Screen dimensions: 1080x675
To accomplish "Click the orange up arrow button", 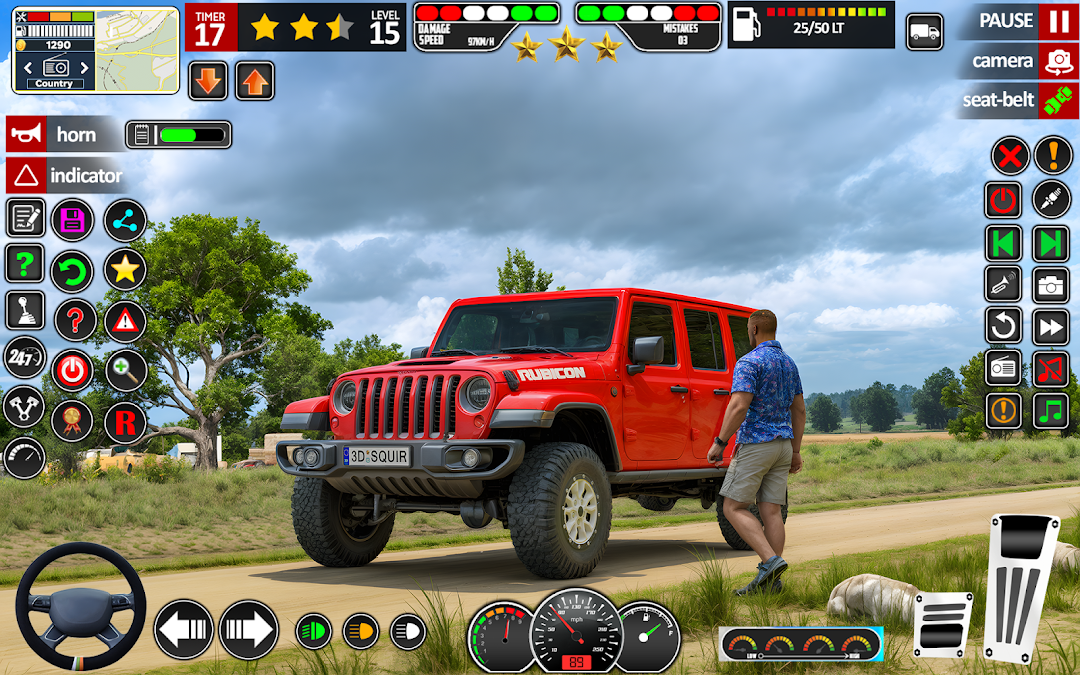I will click(255, 81).
